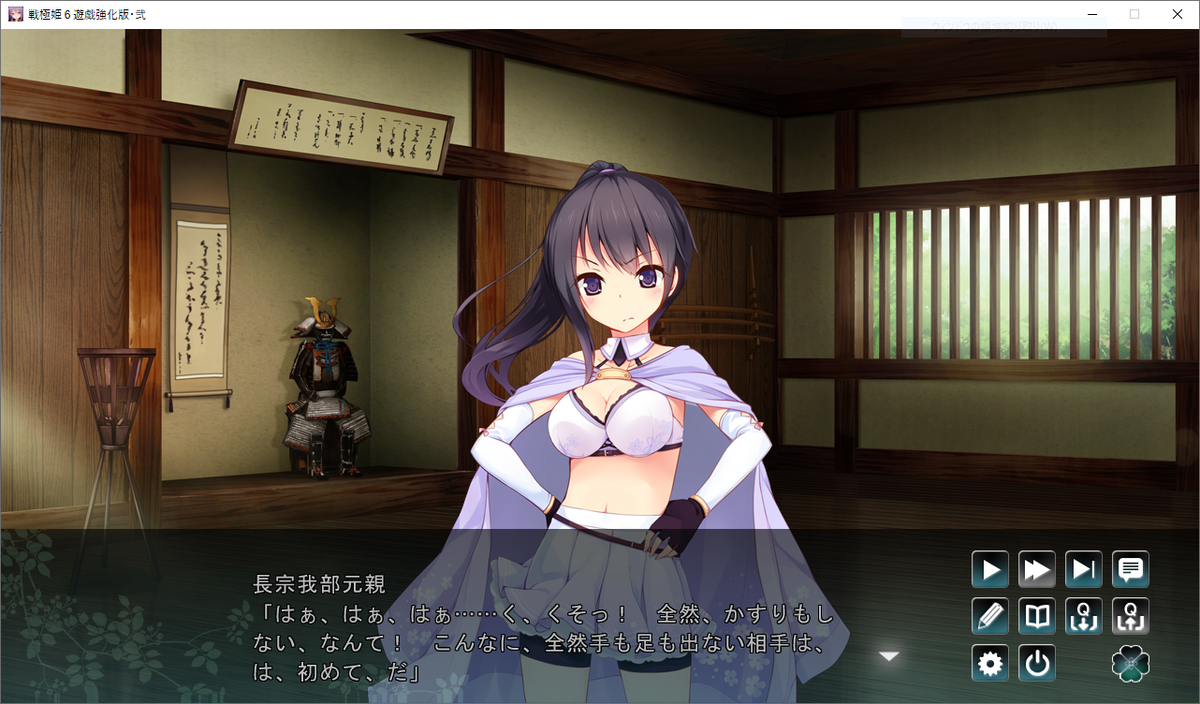The image size is (1200, 704).
Task: Open the message log speech bubble
Action: (1131, 570)
